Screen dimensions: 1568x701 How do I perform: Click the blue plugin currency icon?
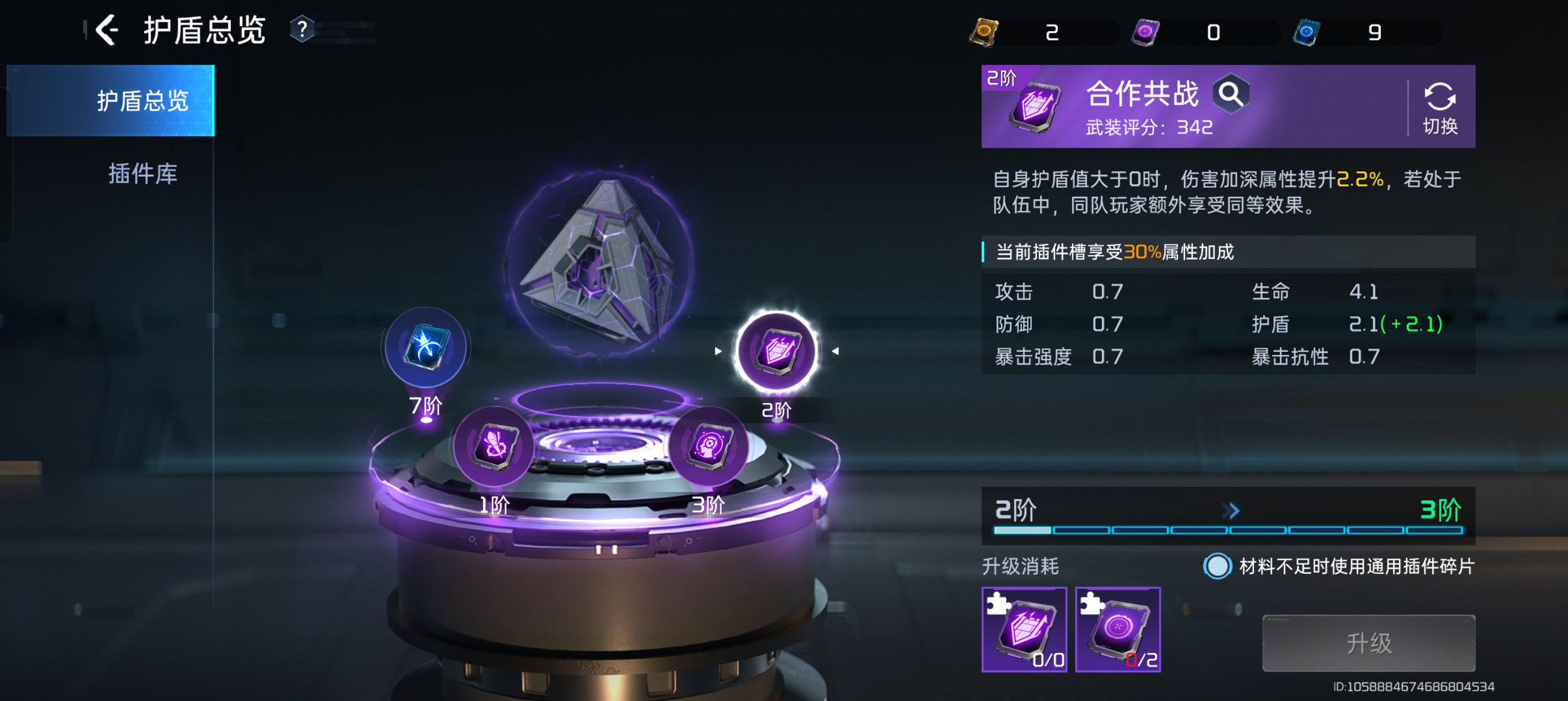[1306, 32]
